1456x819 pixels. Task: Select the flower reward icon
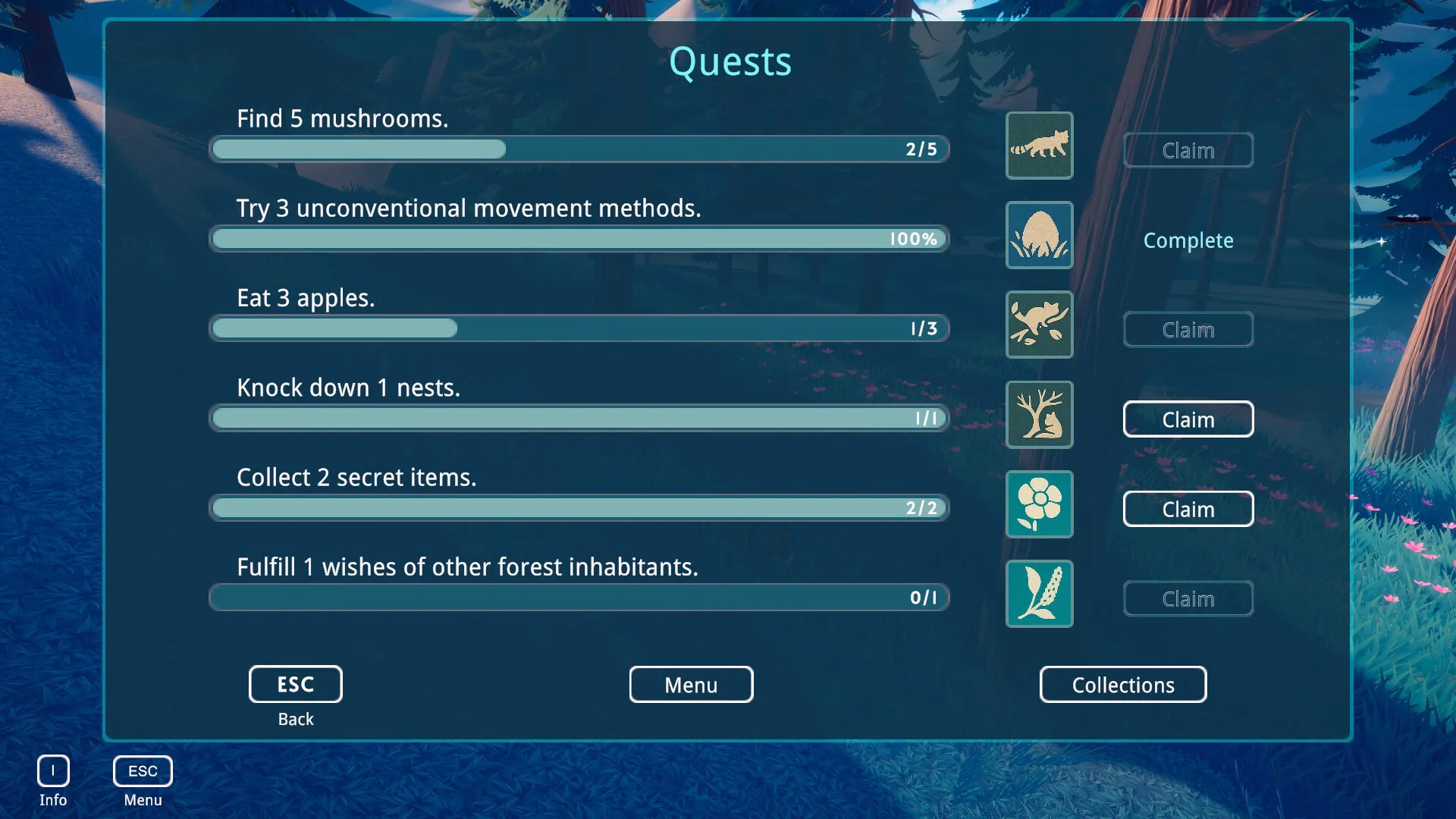click(1039, 504)
